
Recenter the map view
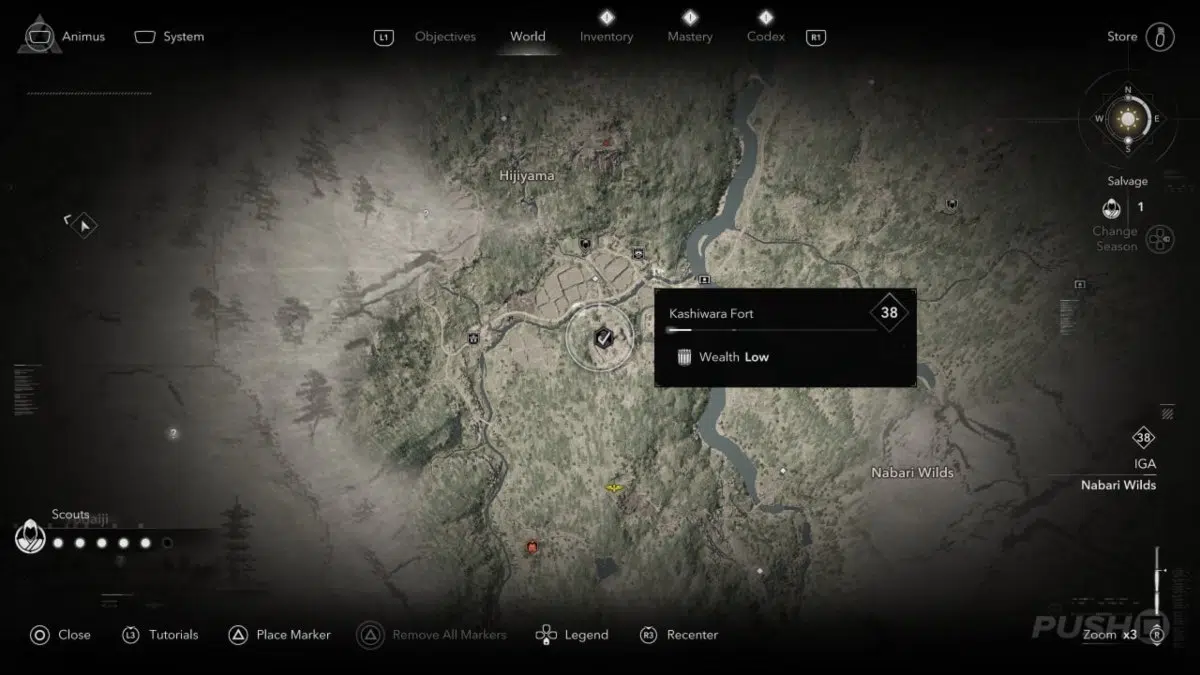pos(680,634)
